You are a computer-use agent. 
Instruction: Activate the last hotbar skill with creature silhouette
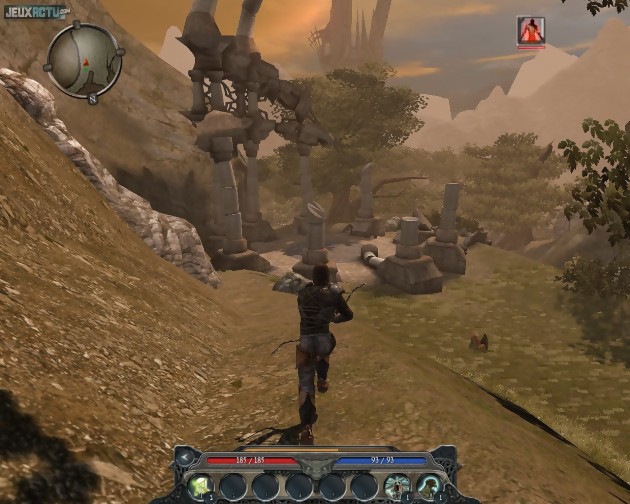[430, 486]
